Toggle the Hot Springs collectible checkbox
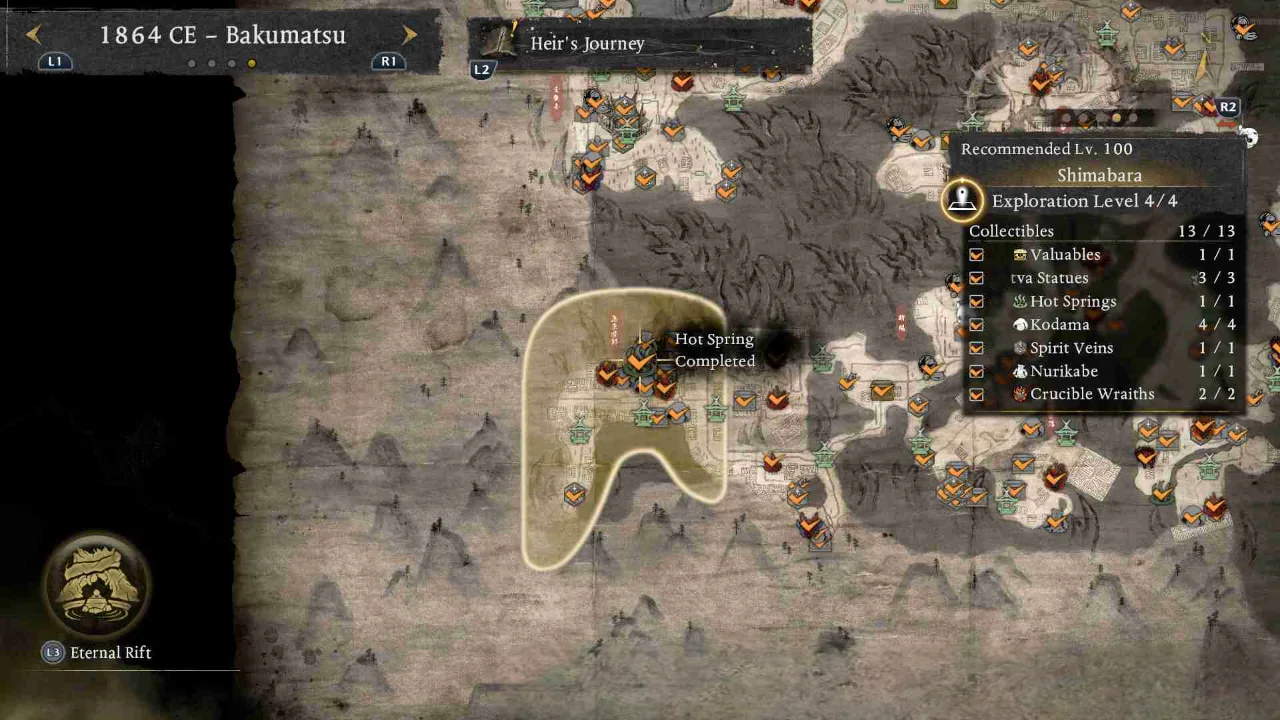Image resolution: width=1280 pixels, height=720 pixels. (976, 302)
